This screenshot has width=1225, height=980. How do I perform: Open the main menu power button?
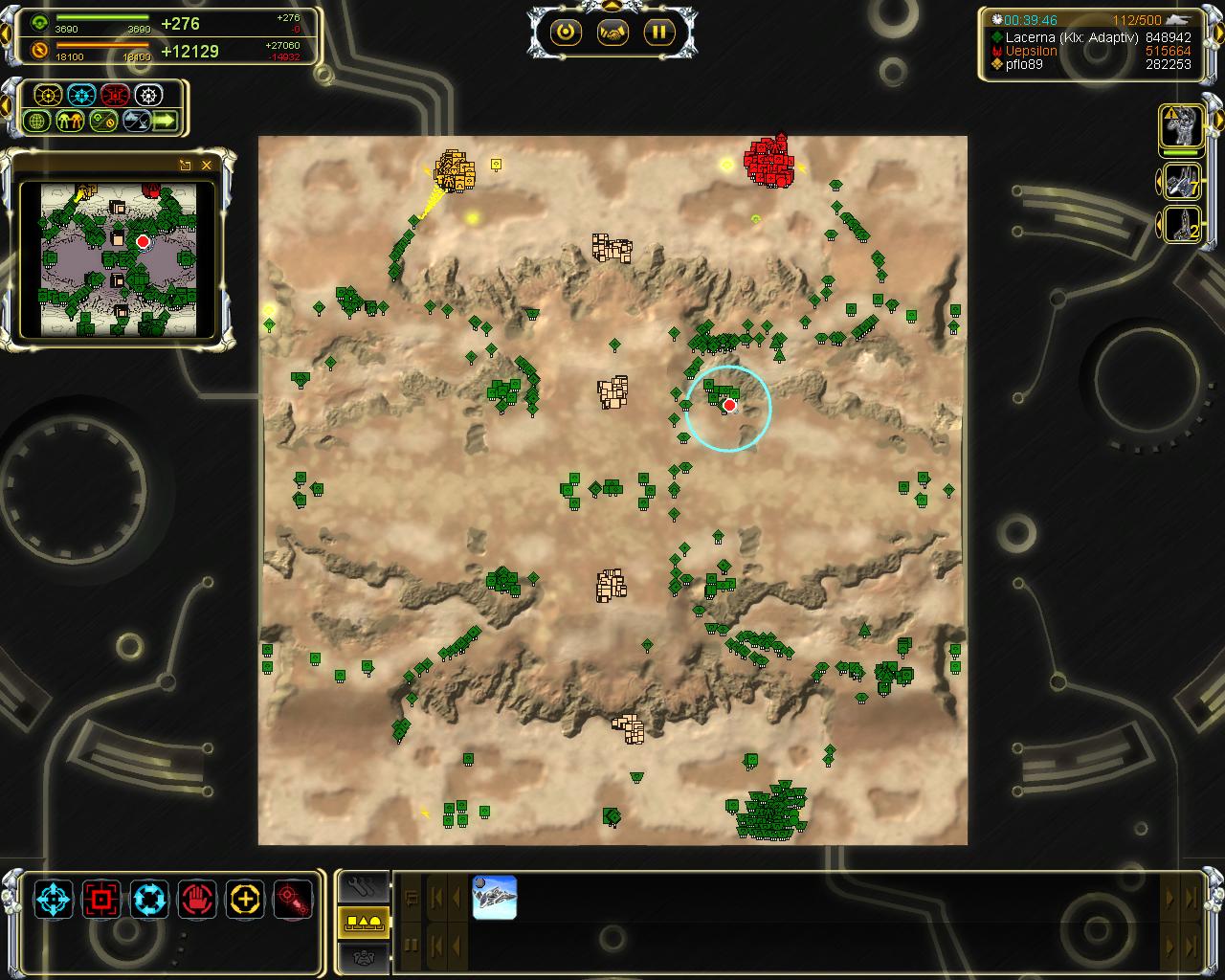click(566, 33)
